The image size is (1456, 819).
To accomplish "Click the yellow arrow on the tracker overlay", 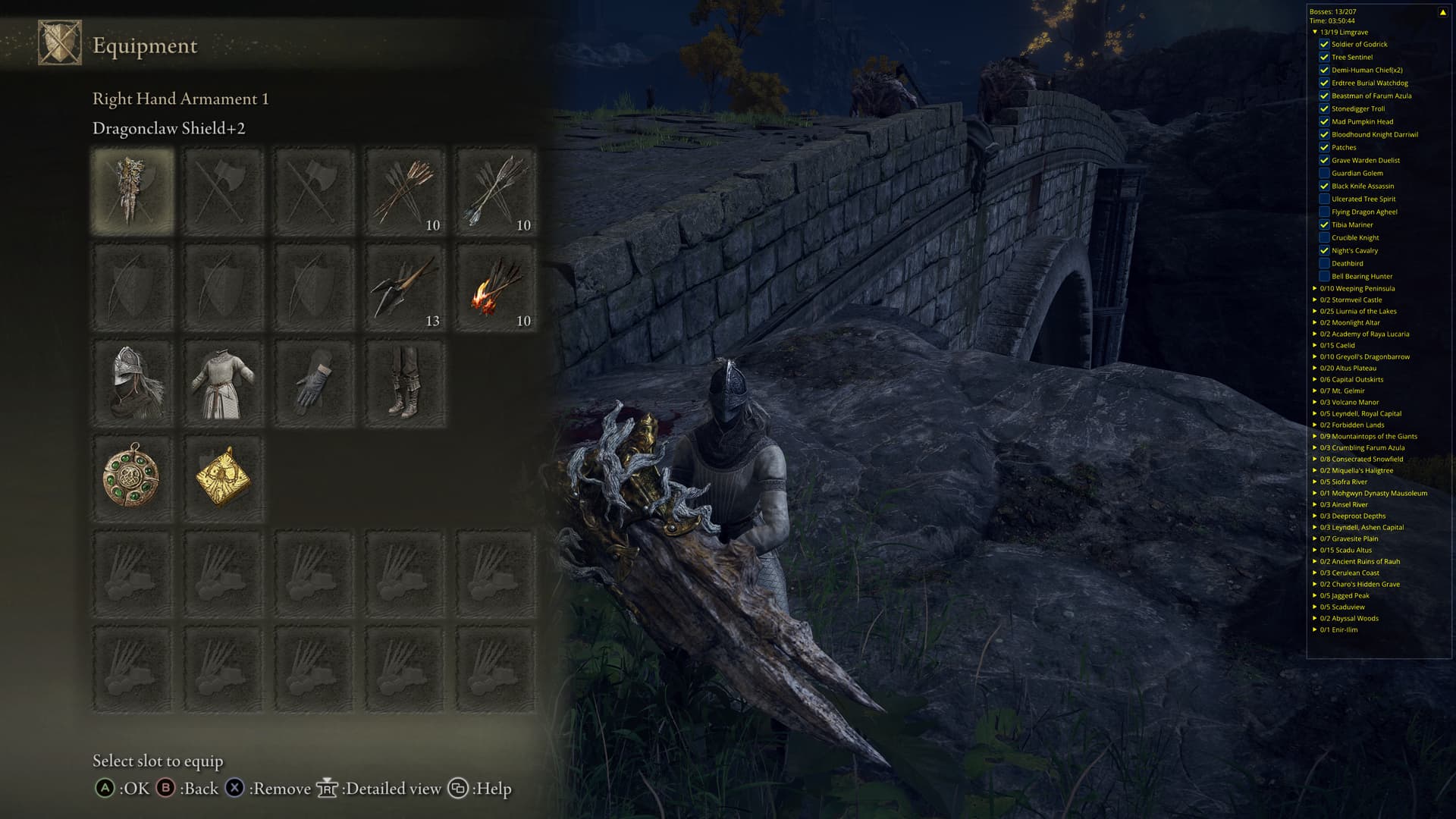I will coord(1442,12).
